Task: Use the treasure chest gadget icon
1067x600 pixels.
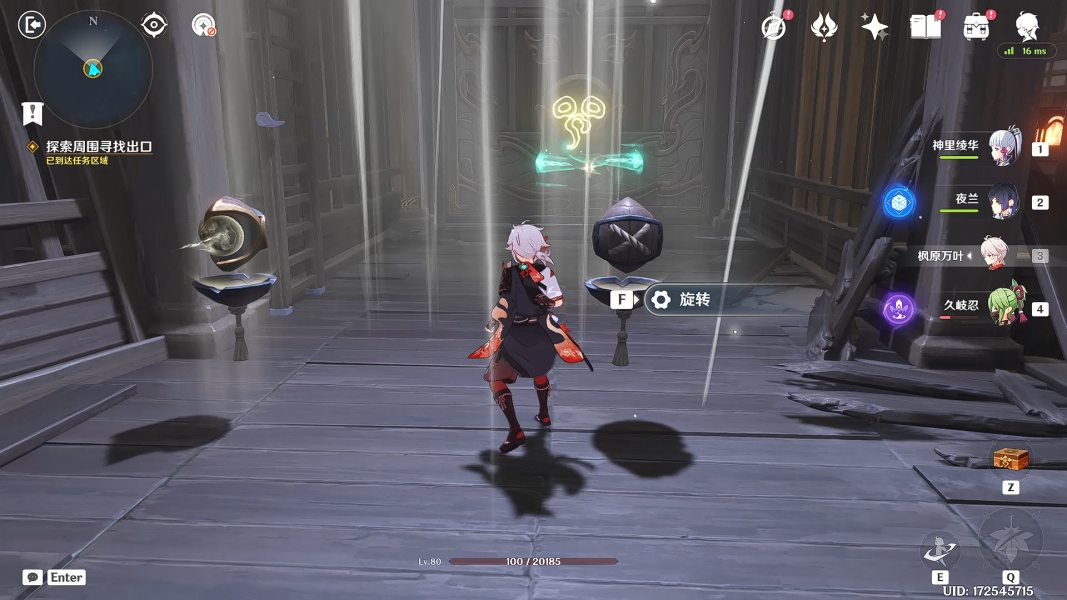Action: pos(1010,459)
